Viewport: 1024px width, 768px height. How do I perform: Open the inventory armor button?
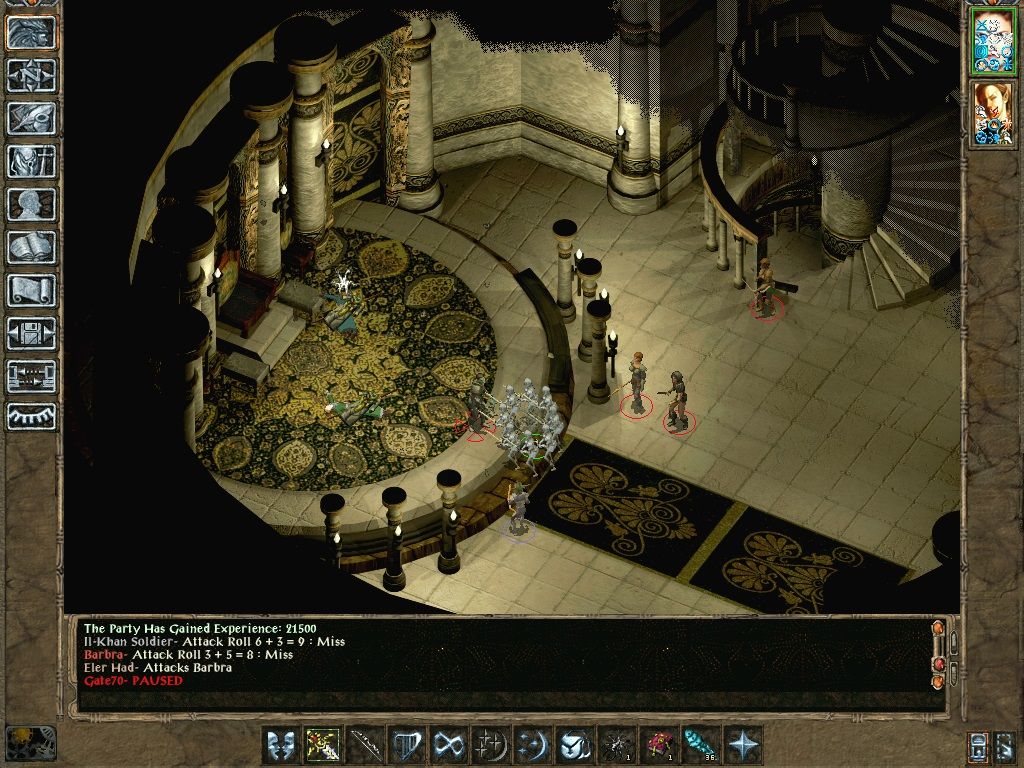[x=31, y=161]
